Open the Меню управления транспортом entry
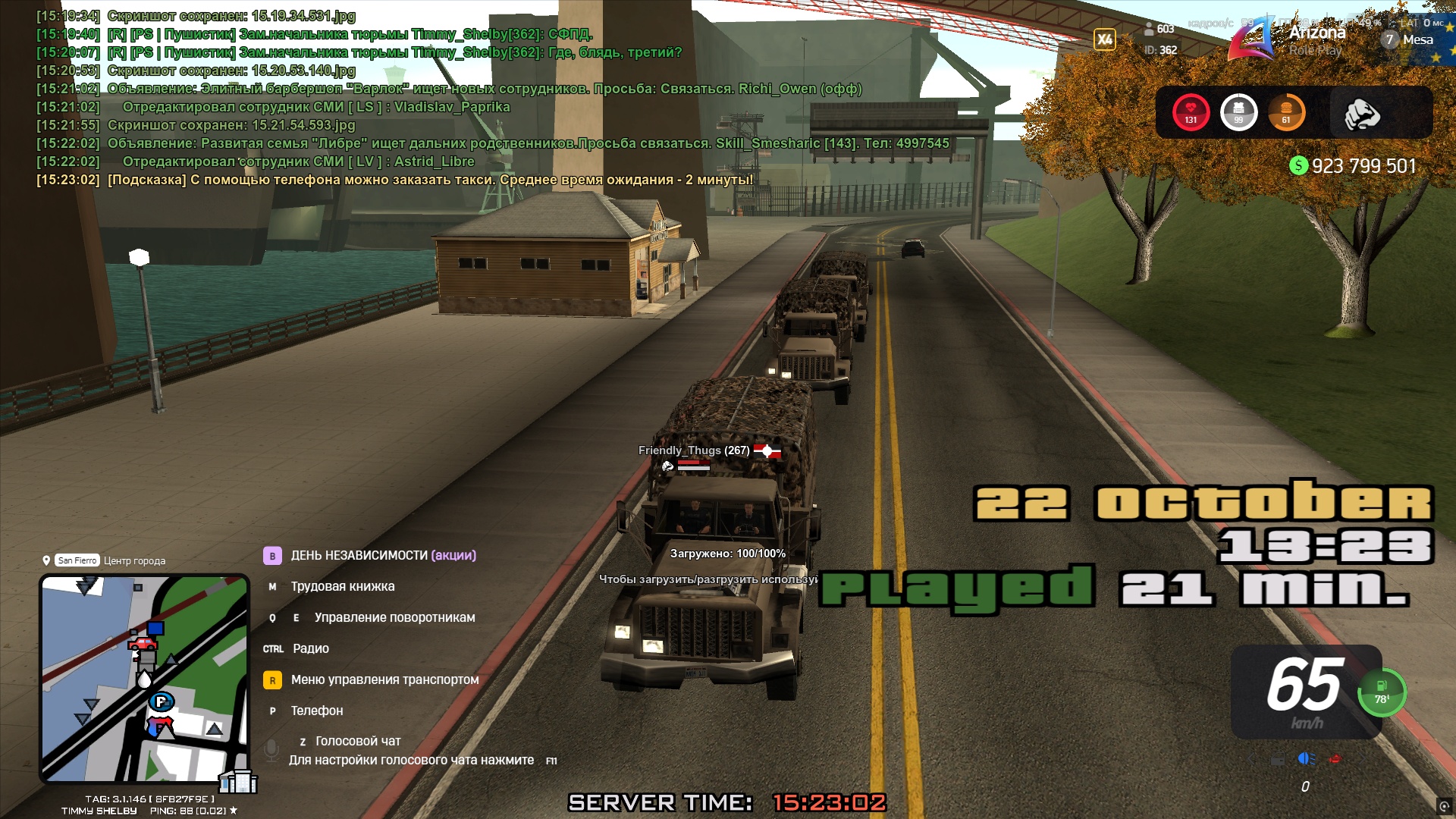 click(x=384, y=679)
